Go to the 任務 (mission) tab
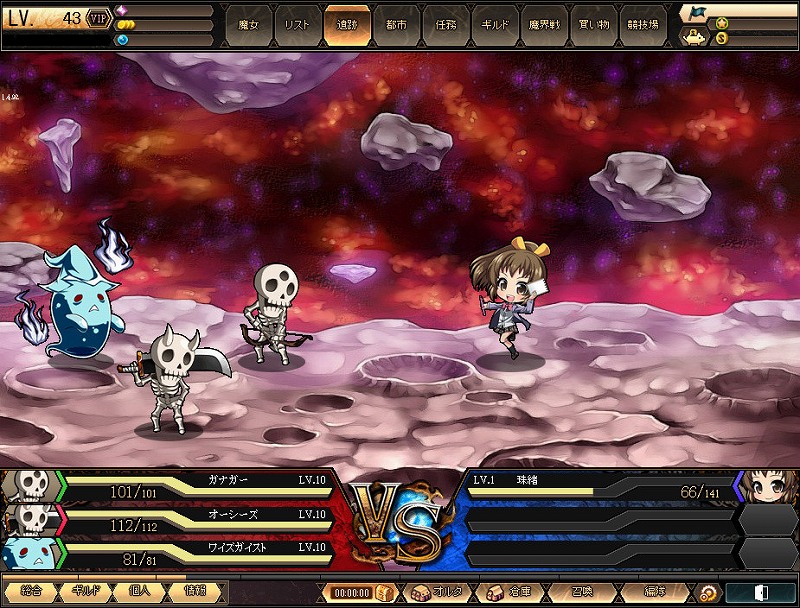This screenshot has height=608, width=800. (x=444, y=25)
